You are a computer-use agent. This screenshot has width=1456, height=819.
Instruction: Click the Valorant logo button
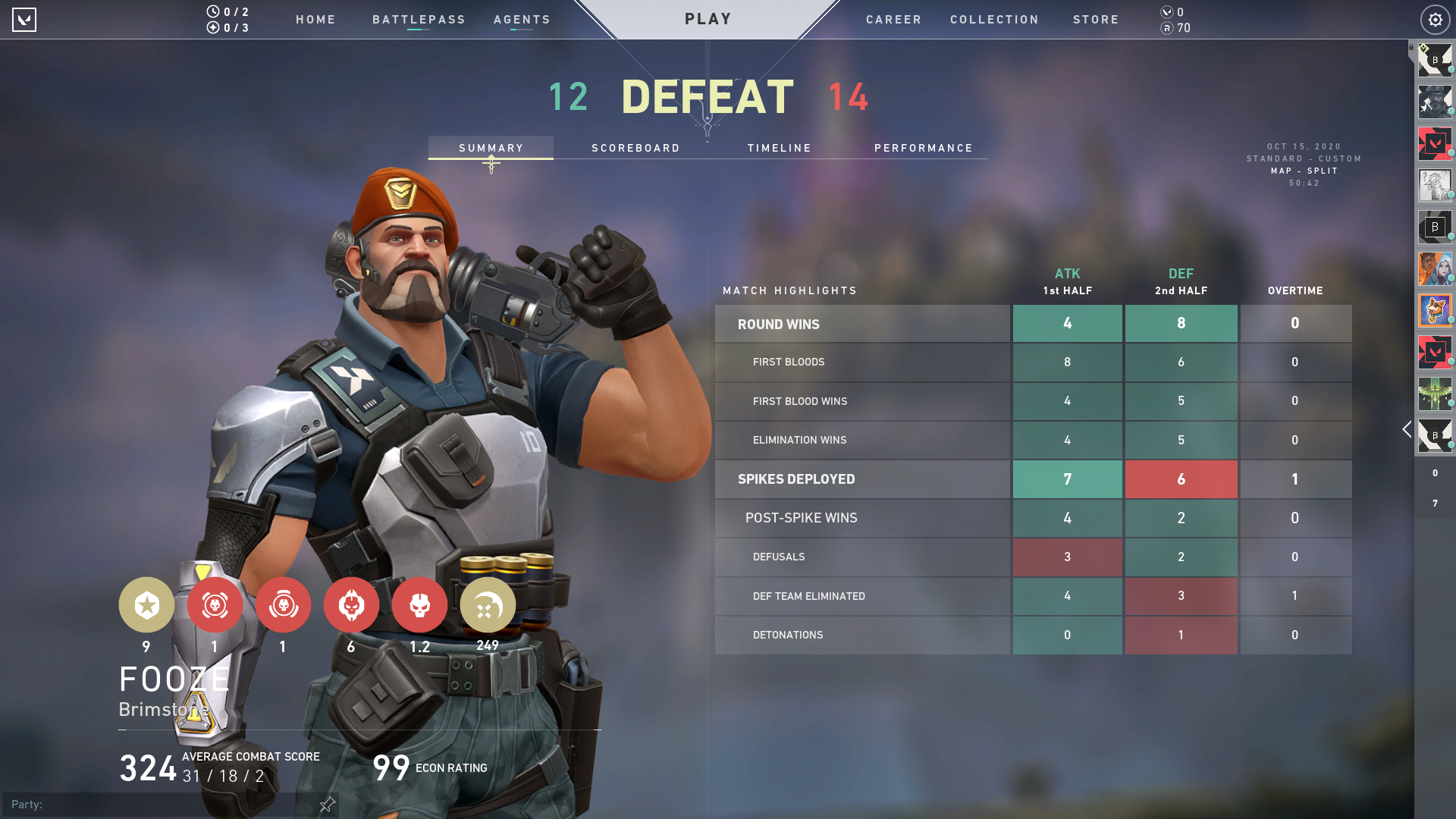click(x=24, y=20)
